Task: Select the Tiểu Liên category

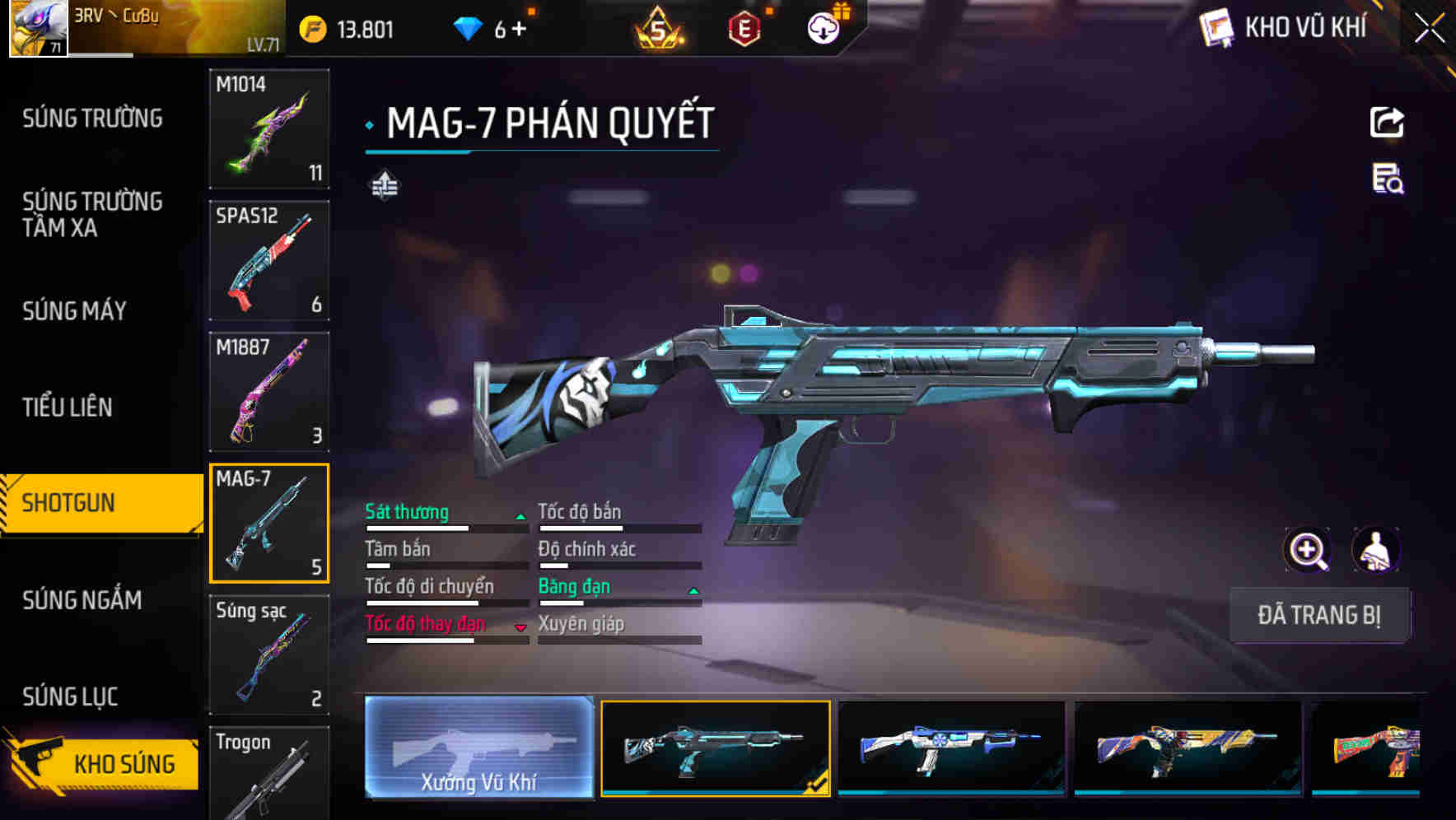Action: click(67, 407)
